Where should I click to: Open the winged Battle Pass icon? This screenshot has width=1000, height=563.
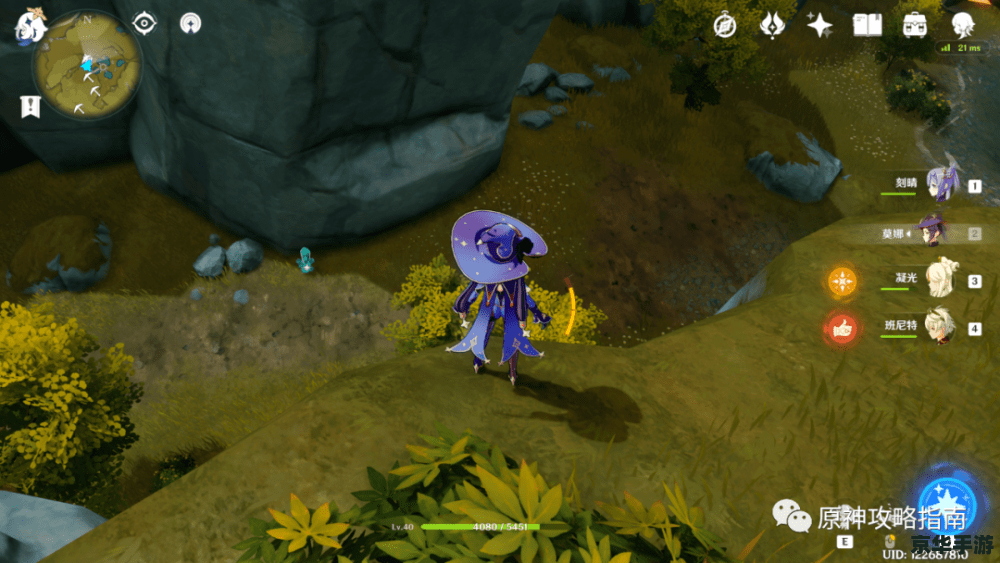tap(773, 25)
